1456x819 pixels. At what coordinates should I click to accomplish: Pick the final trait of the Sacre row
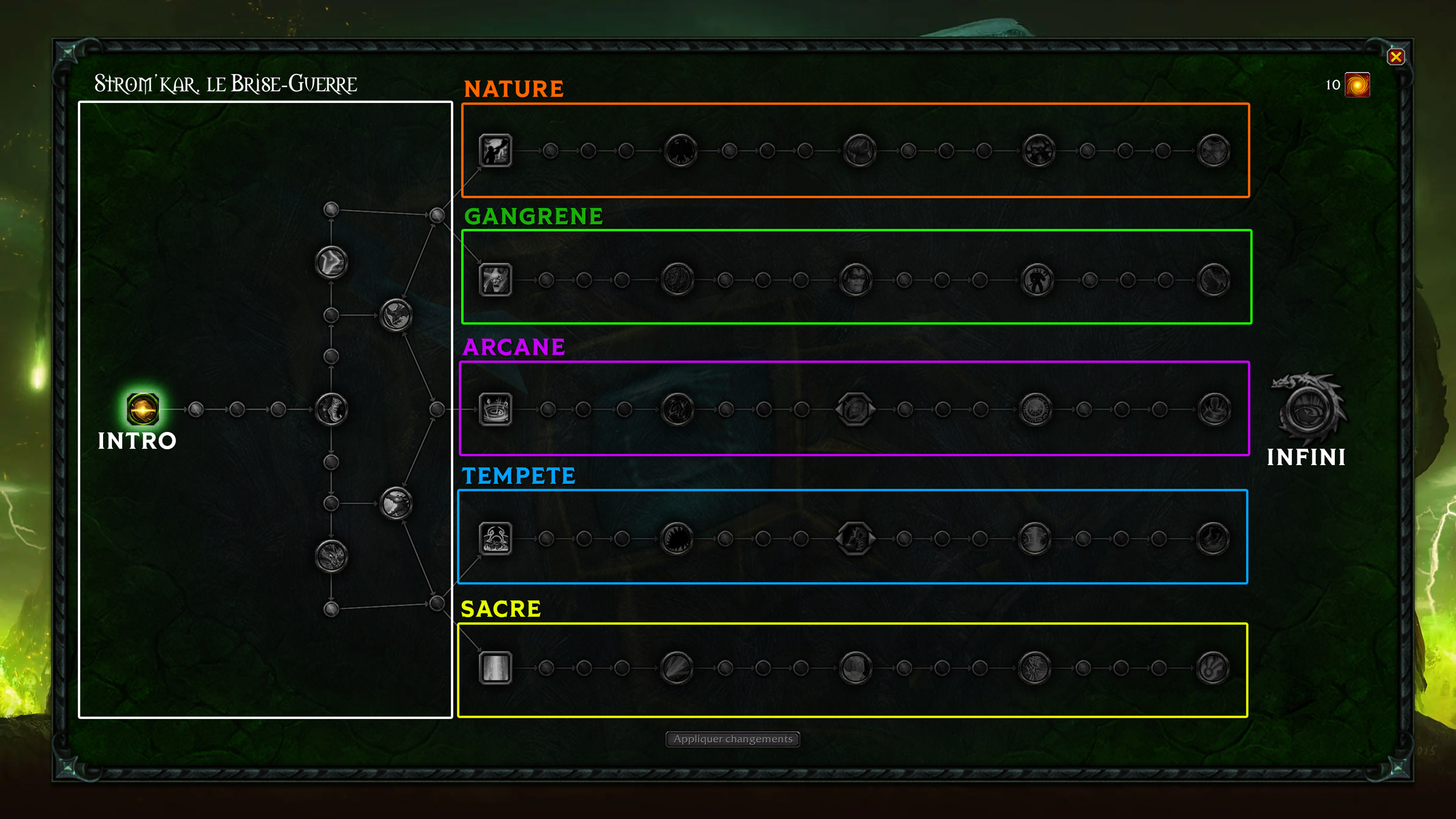click(x=1213, y=668)
